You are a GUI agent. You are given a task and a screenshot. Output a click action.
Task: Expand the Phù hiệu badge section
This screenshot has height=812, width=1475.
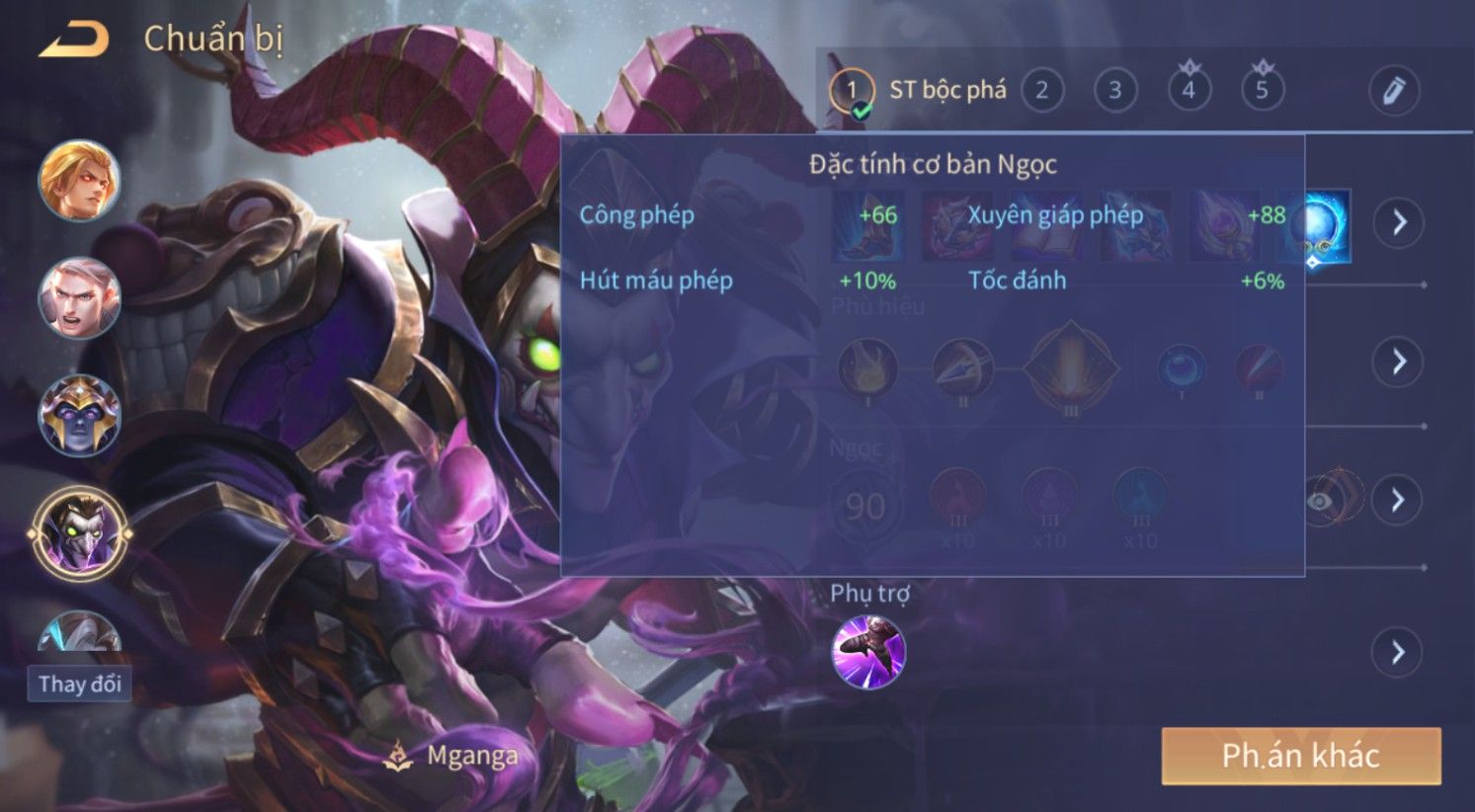coord(1398,362)
